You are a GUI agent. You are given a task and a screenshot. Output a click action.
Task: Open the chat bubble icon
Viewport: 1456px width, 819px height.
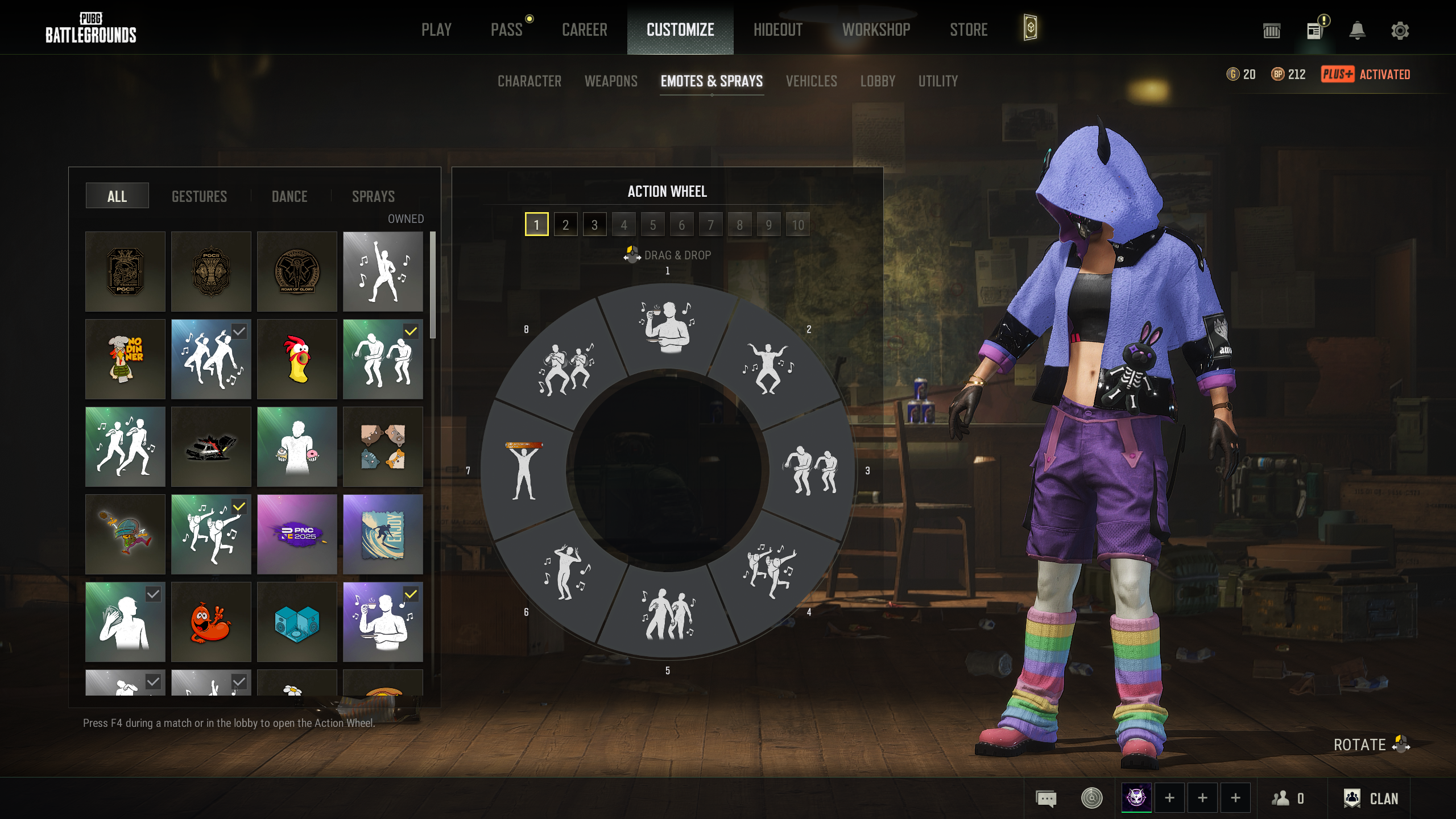(x=1046, y=799)
